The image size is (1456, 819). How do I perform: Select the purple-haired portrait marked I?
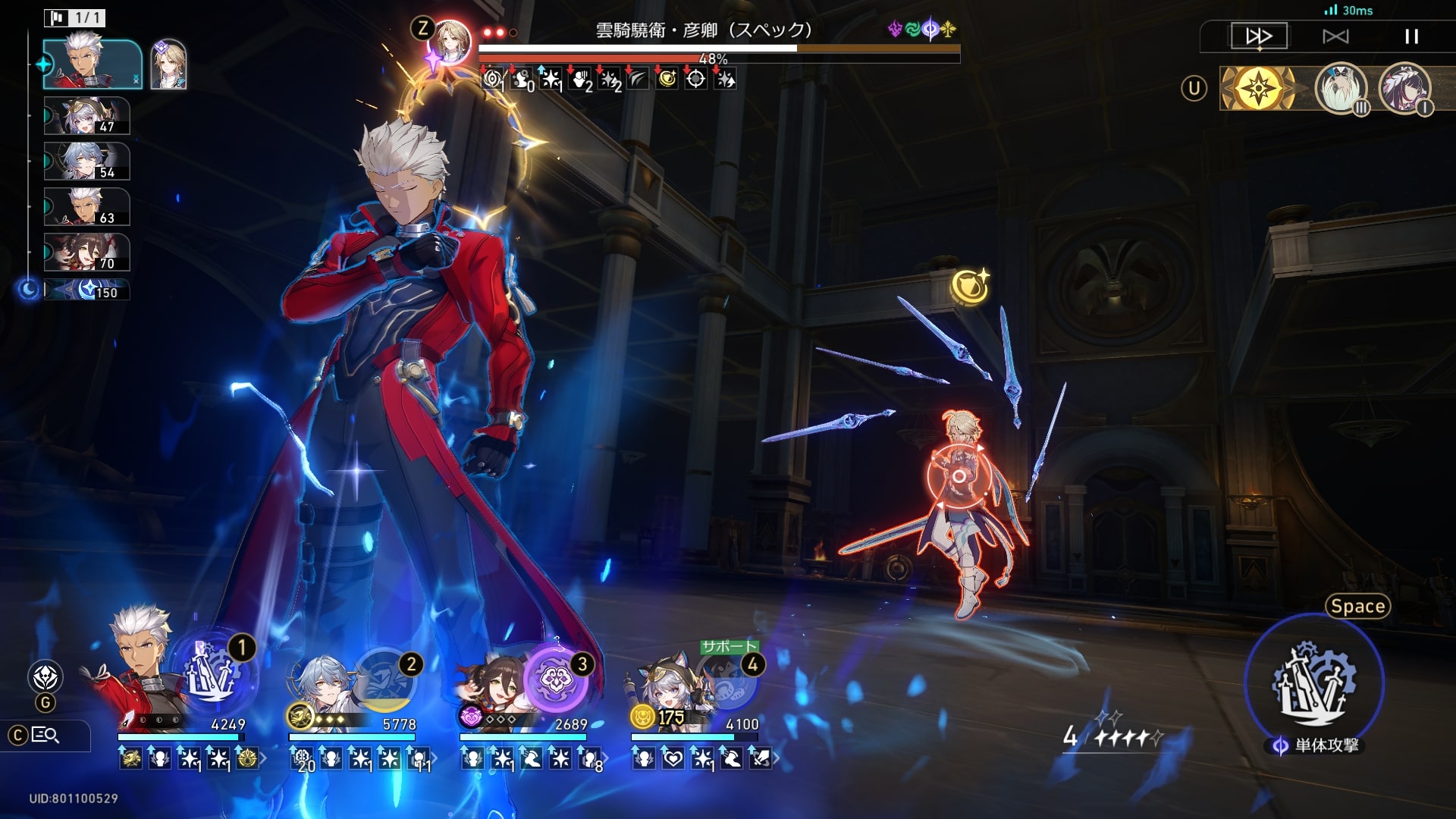pos(1404,89)
